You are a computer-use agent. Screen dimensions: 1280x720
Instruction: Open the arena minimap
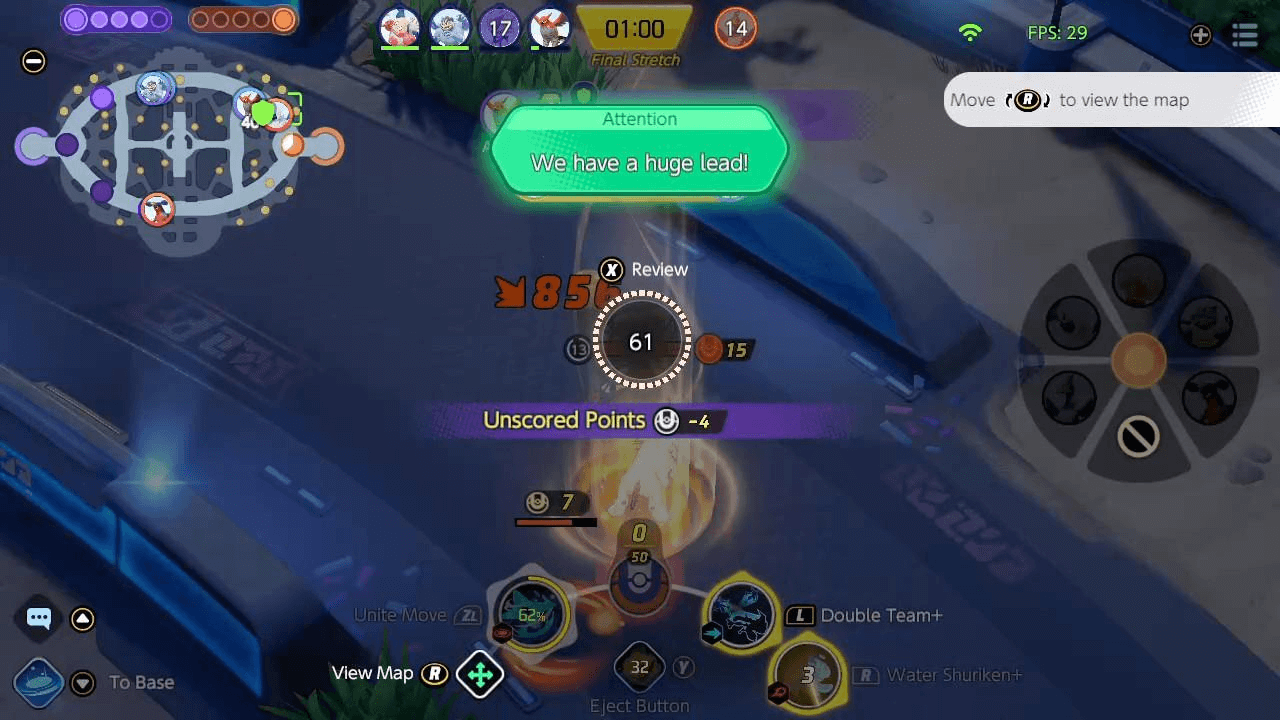180,150
